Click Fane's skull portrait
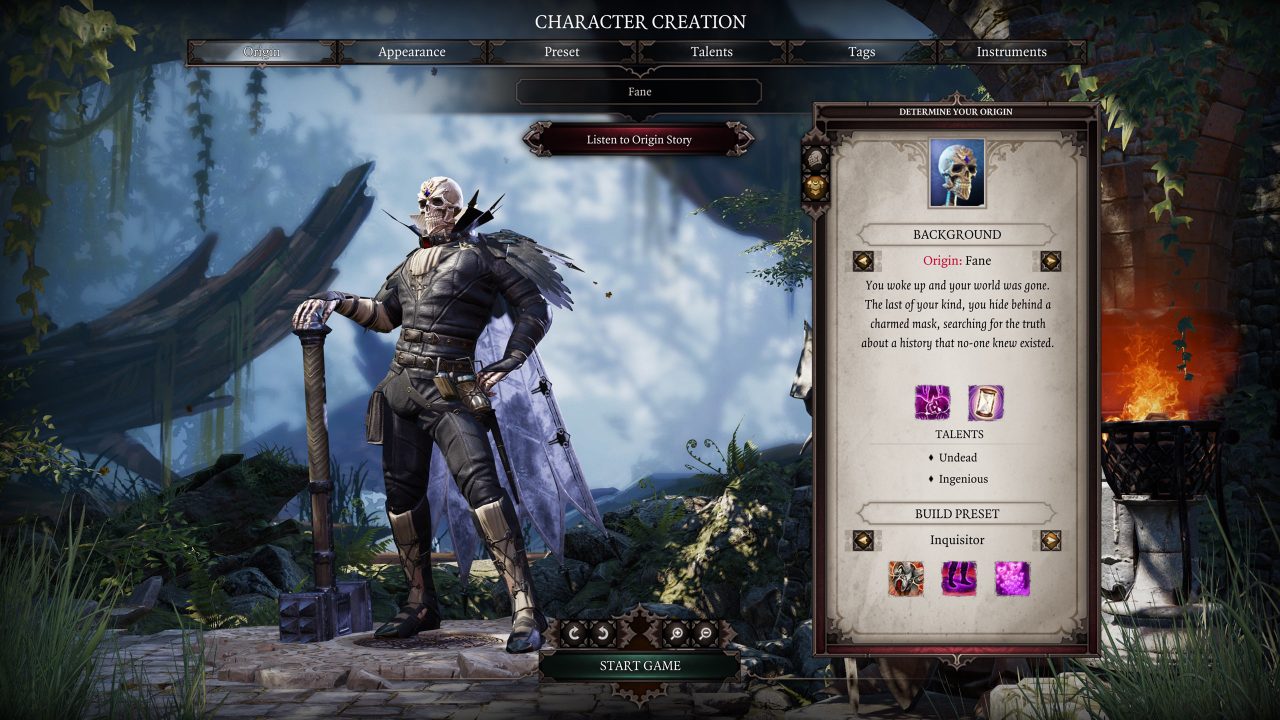This screenshot has width=1280, height=720. (x=957, y=173)
